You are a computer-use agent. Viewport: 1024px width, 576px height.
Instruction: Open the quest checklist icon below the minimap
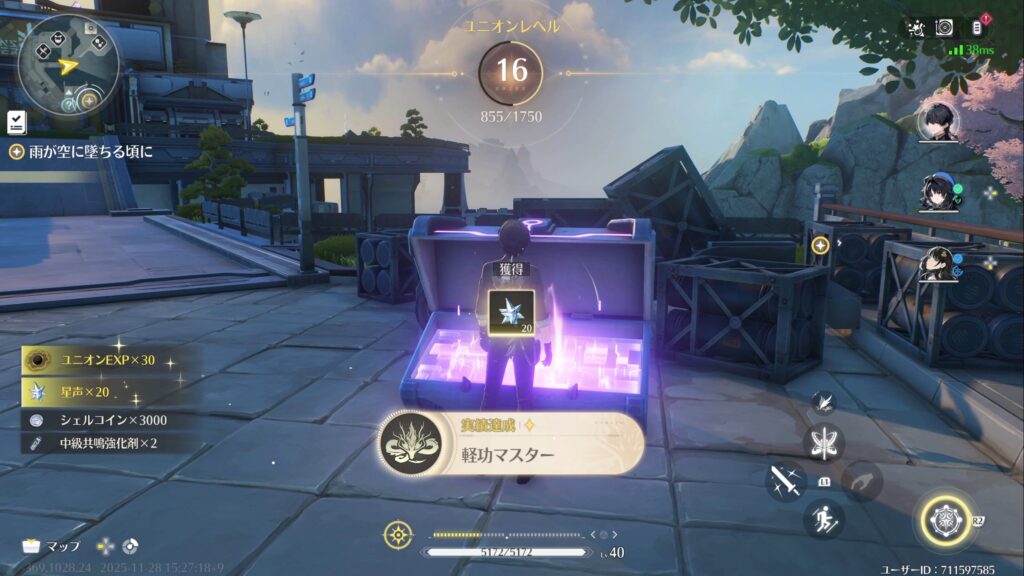16,123
